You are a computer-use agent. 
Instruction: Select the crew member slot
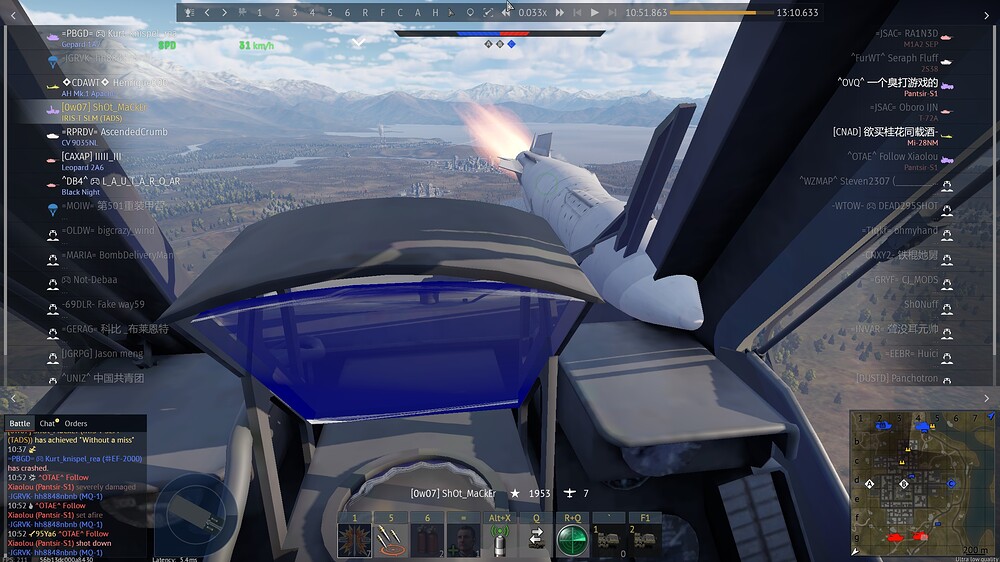463,540
